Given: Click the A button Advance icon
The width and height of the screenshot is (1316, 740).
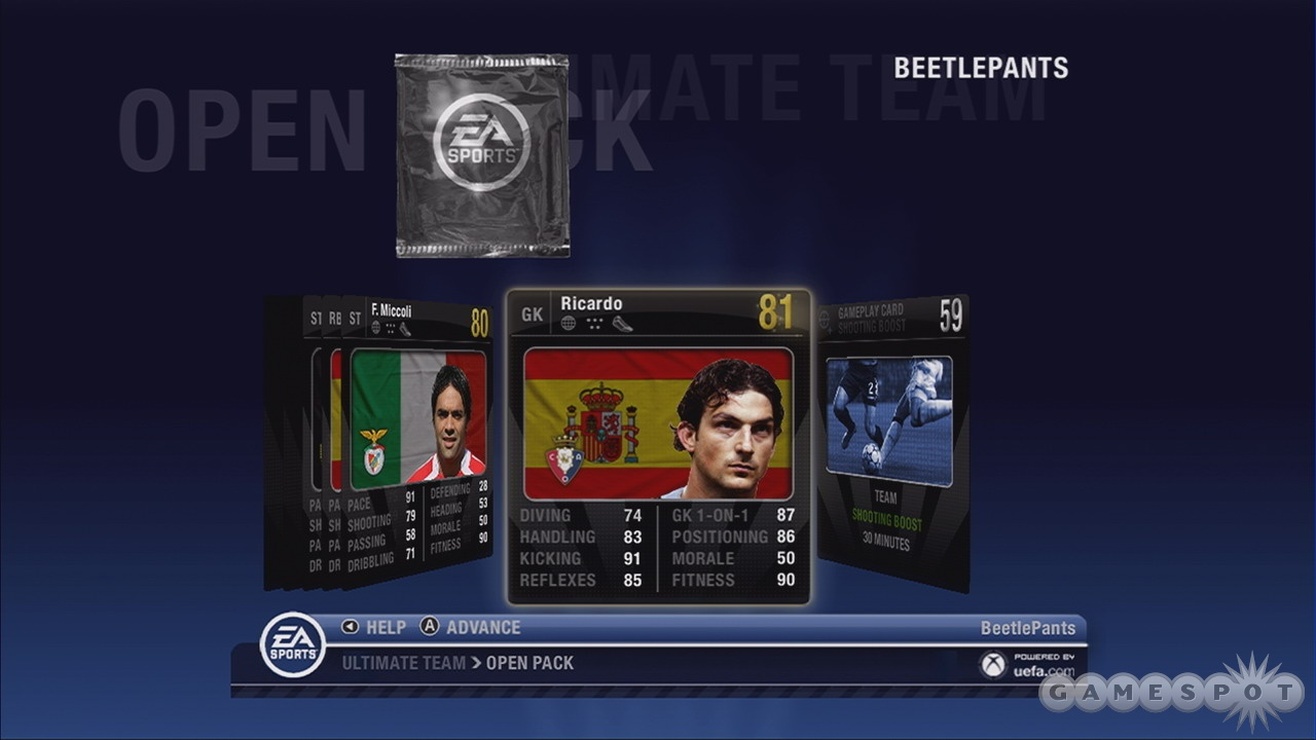Looking at the screenshot, I should point(428,627).
